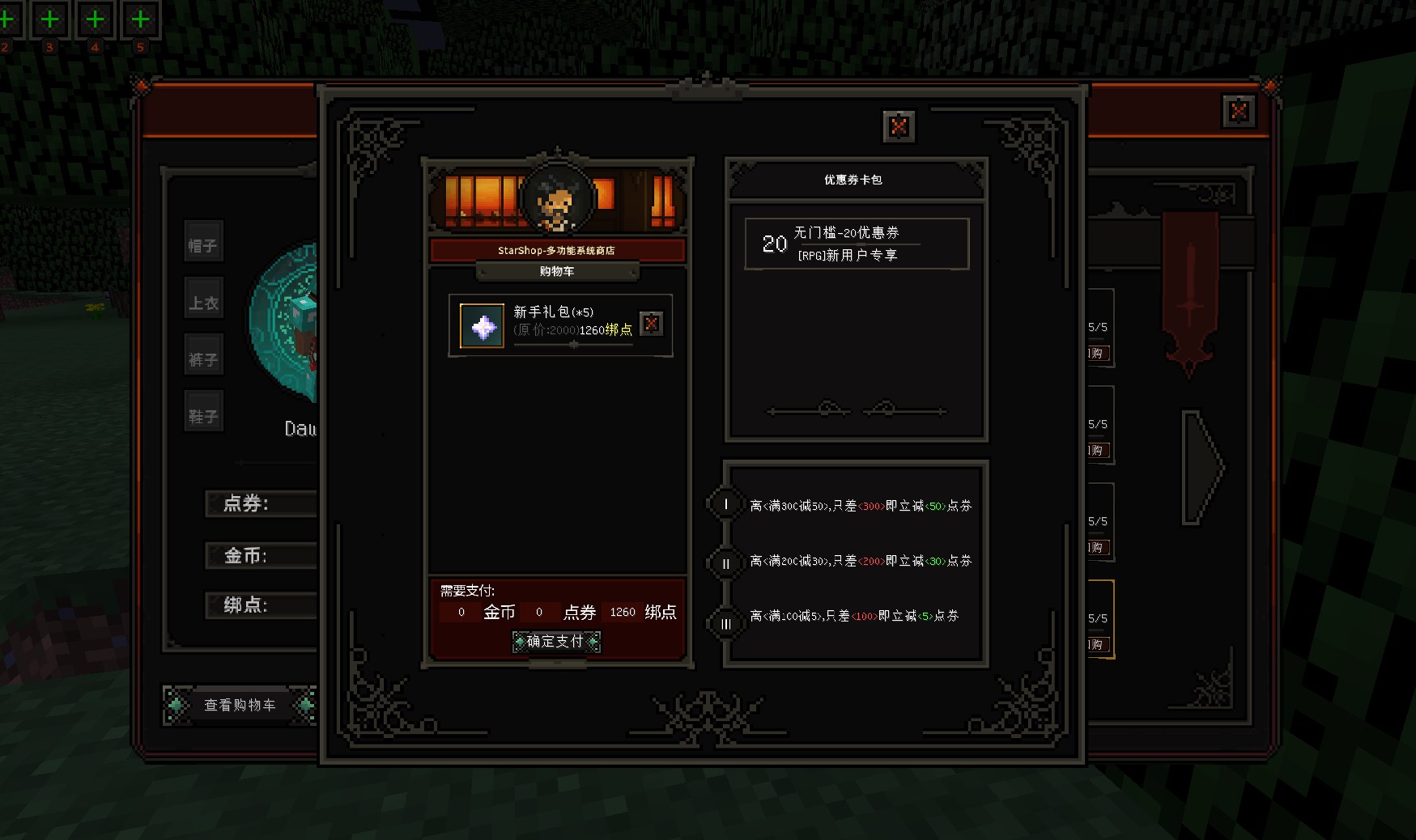This screenshot has height=840, width=1416.
Task: Confirm payment with 确定支付 button
Action: click(556, 642)
